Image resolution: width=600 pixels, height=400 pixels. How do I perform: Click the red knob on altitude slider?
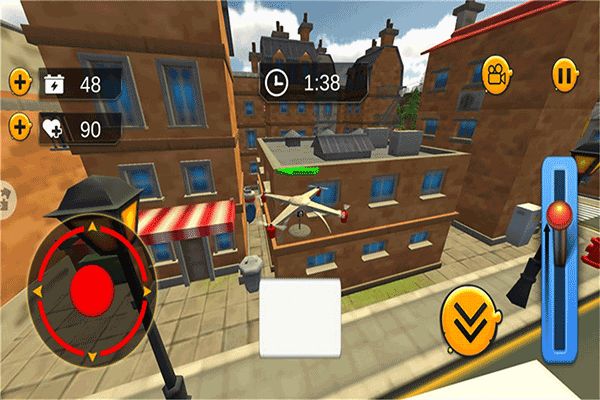tap(559, 214)
